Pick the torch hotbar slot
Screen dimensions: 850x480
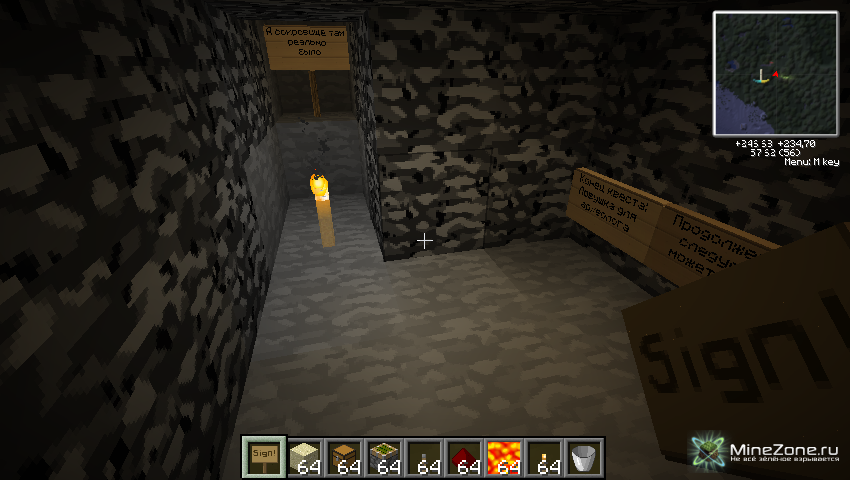(545, 456)
